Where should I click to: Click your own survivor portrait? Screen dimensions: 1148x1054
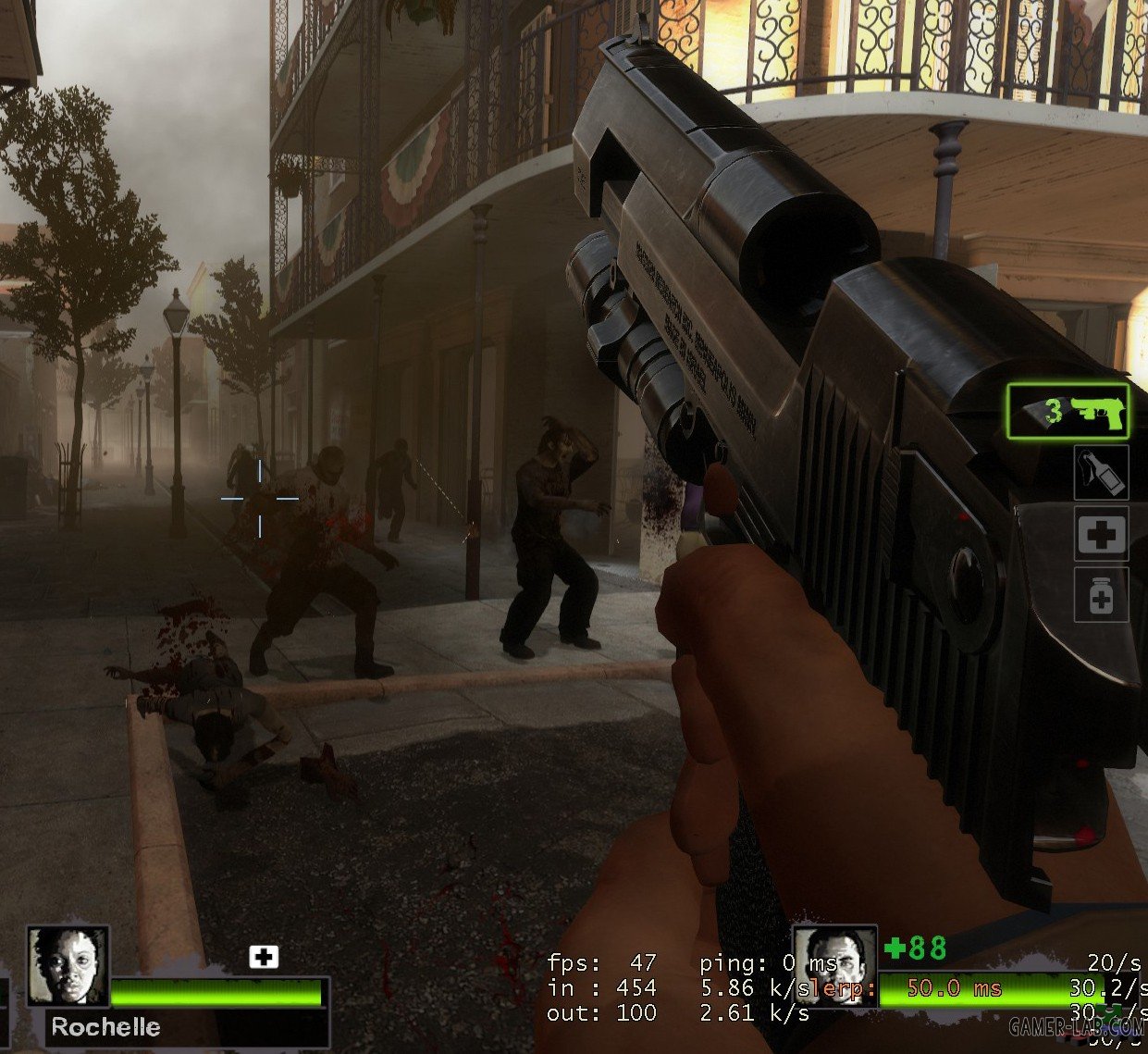pyautogui.click(x=835, y=966)
